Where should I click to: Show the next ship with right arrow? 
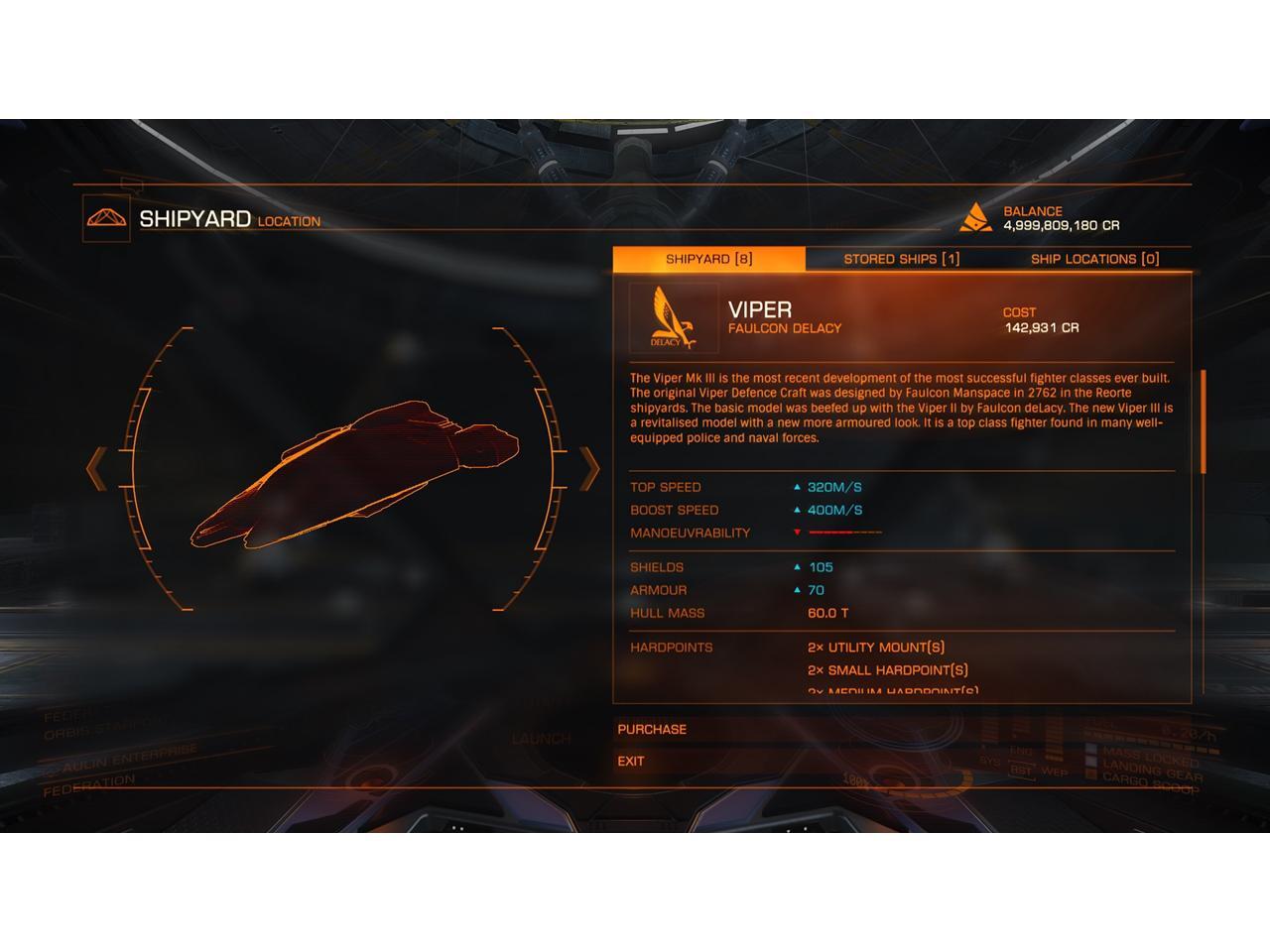589,468
